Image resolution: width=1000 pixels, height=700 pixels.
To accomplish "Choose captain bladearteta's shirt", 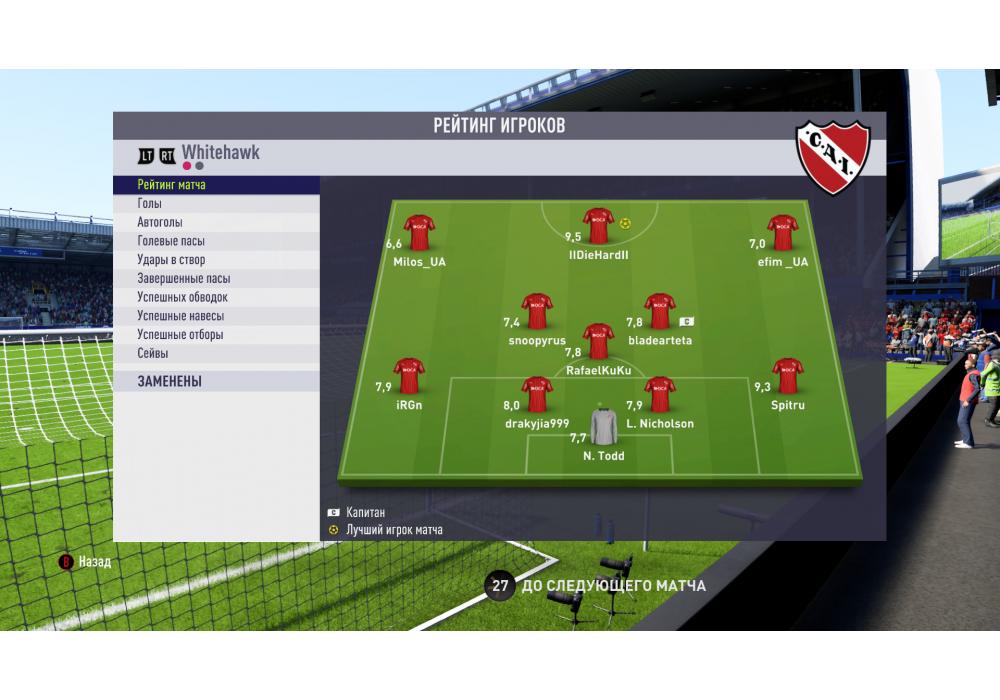I will coord(660,312).
